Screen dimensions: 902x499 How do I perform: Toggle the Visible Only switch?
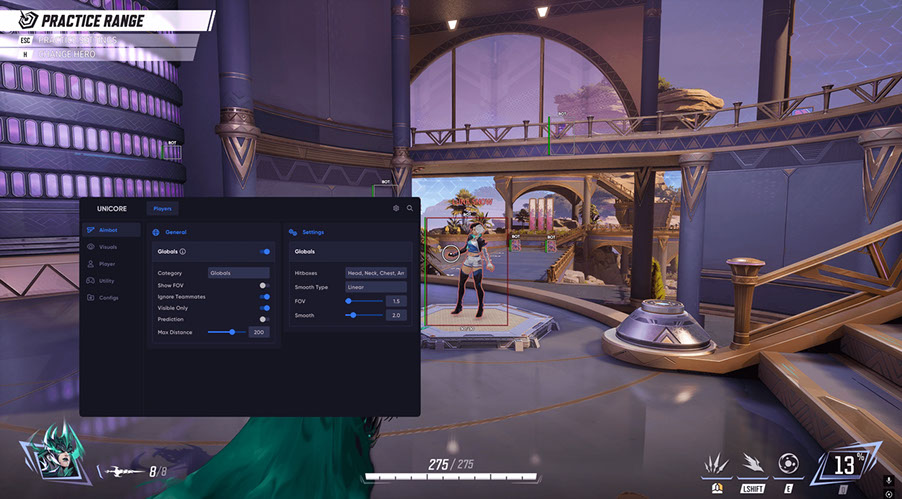(x=265, y=308)
